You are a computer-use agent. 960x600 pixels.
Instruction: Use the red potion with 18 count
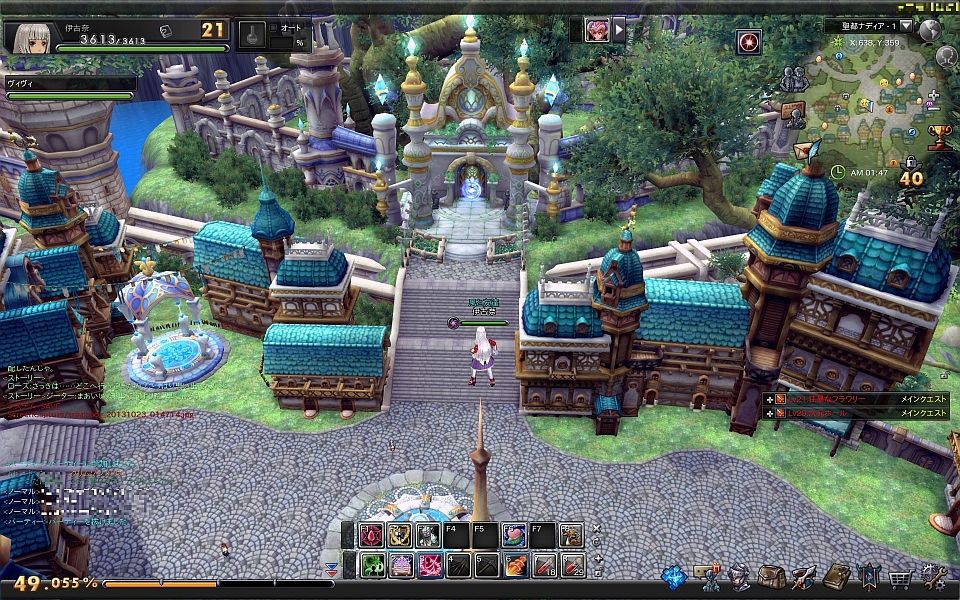[545, 565]
